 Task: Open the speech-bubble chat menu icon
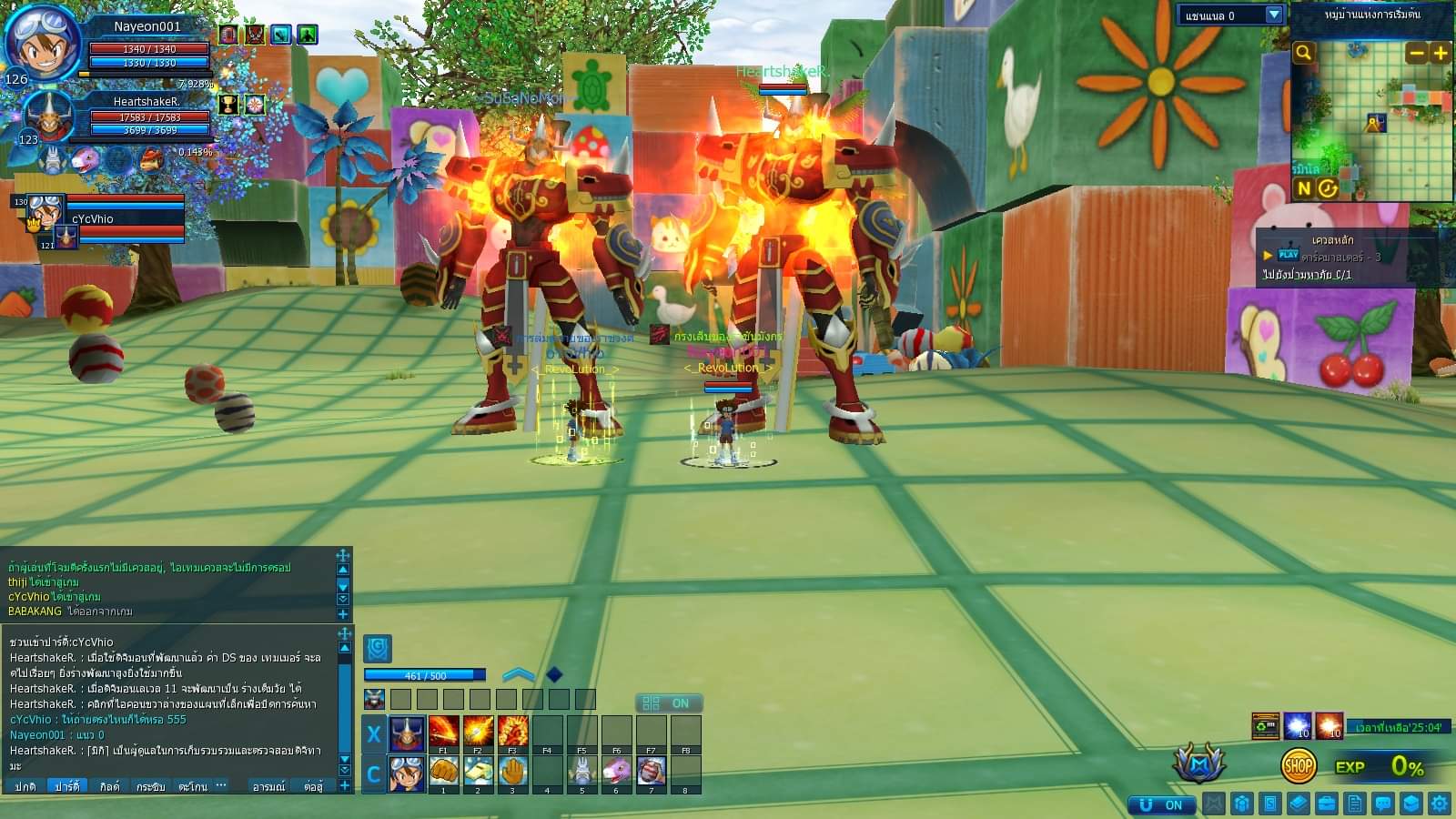pyautogui.click(x=1383, y=804)
